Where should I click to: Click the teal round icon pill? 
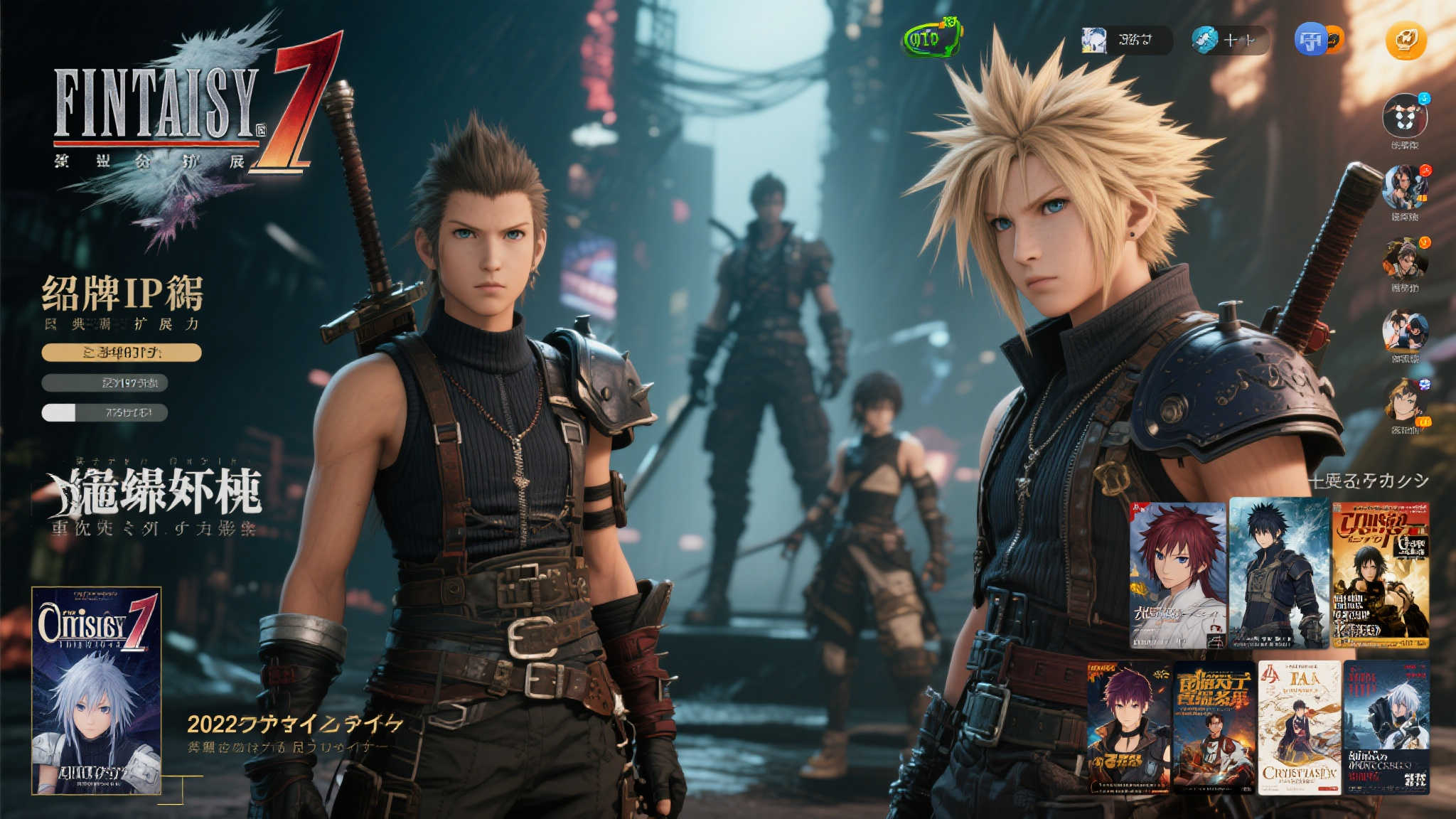(x=1229, y=40)
